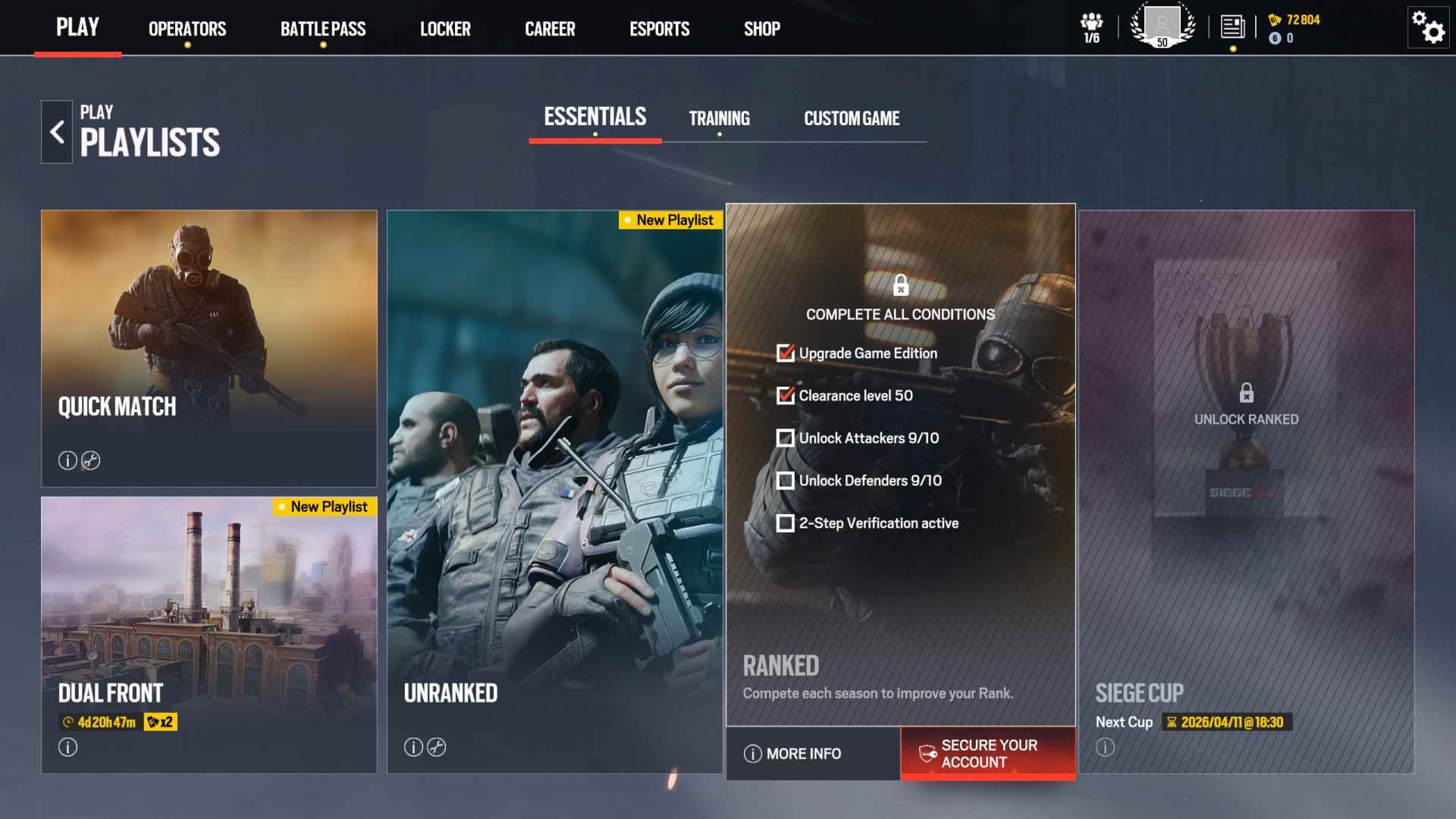Click the R6 credits balance icon
Image resolution: width=1456 pixels, height=819 pixels.
point(1273,20)
